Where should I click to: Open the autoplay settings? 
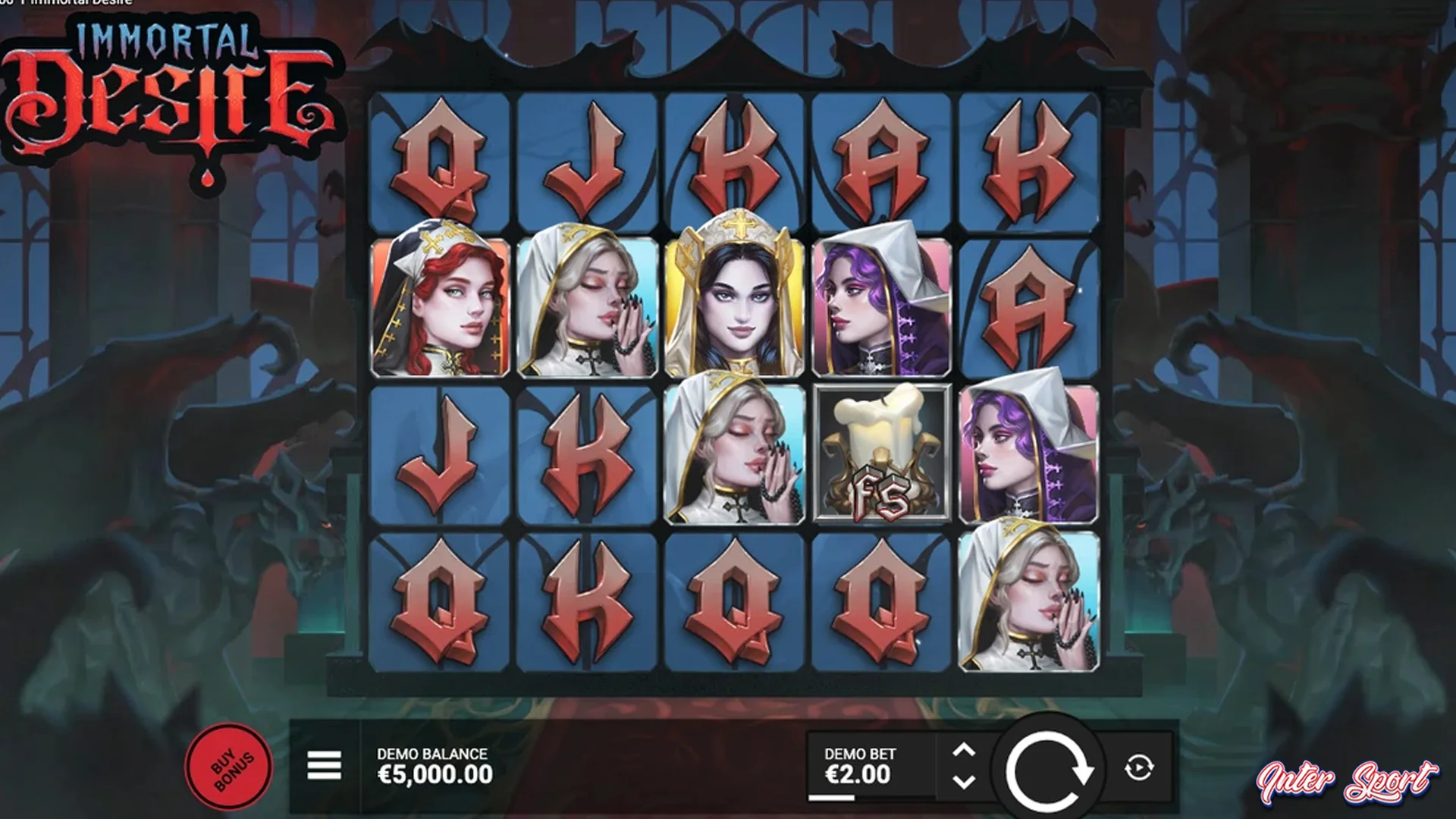coord(1139,767)
